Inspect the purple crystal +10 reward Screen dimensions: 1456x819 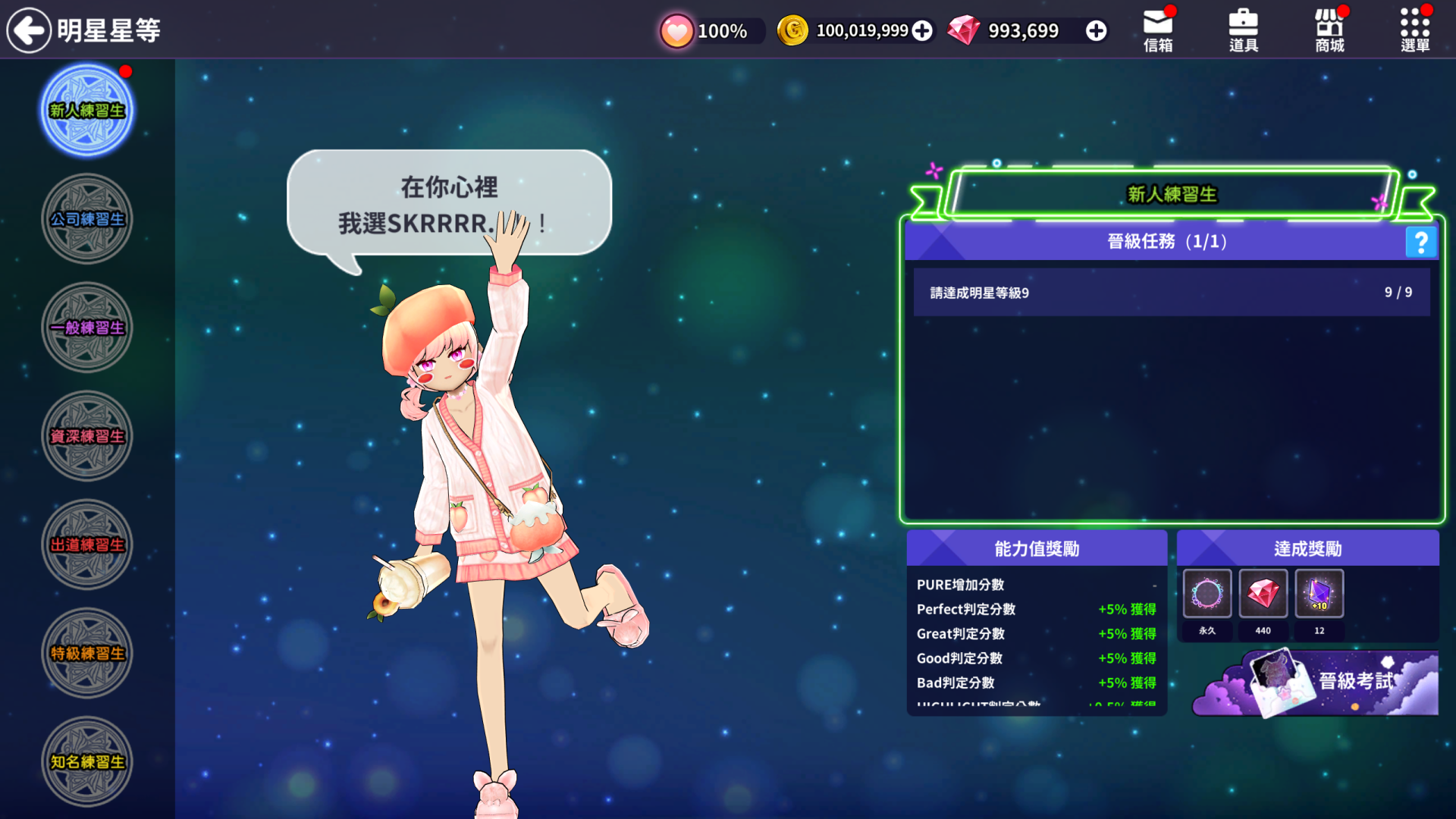1319,594
